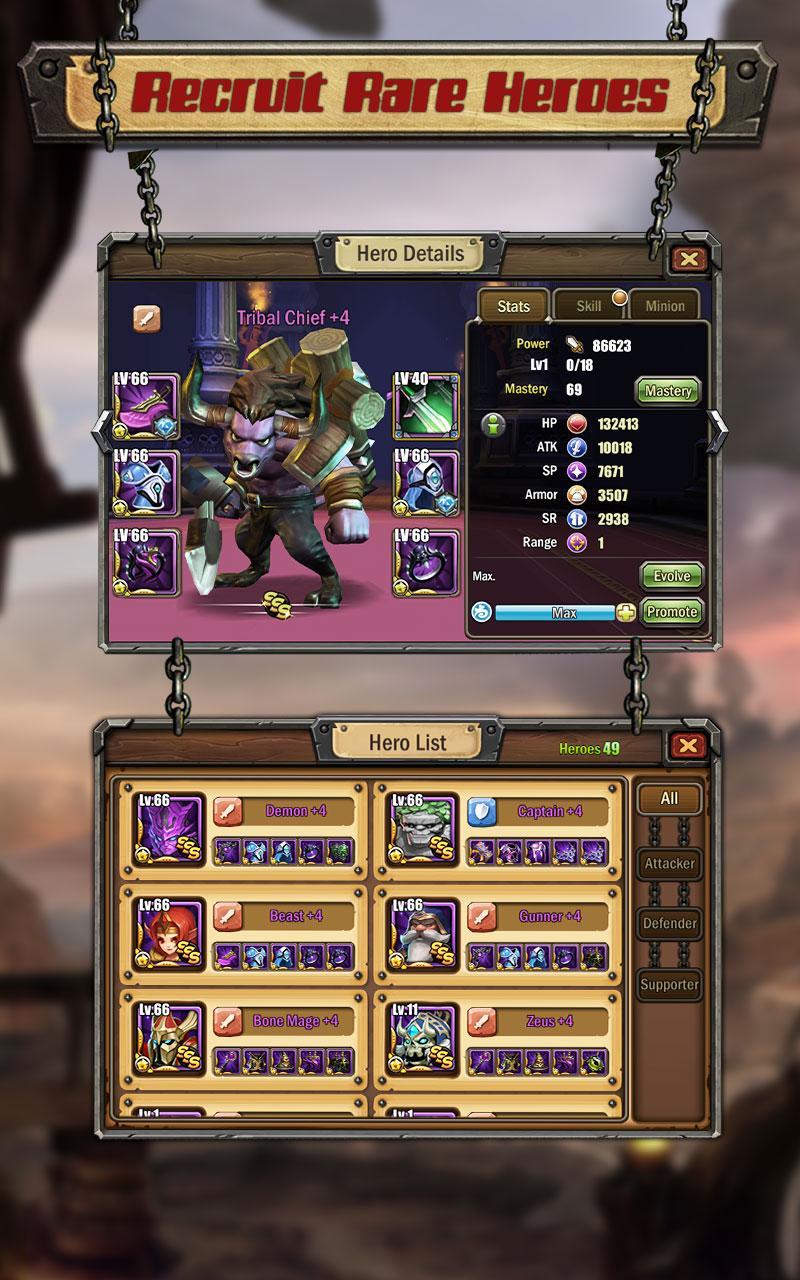Close the Hero Details window

pos(688,260)
